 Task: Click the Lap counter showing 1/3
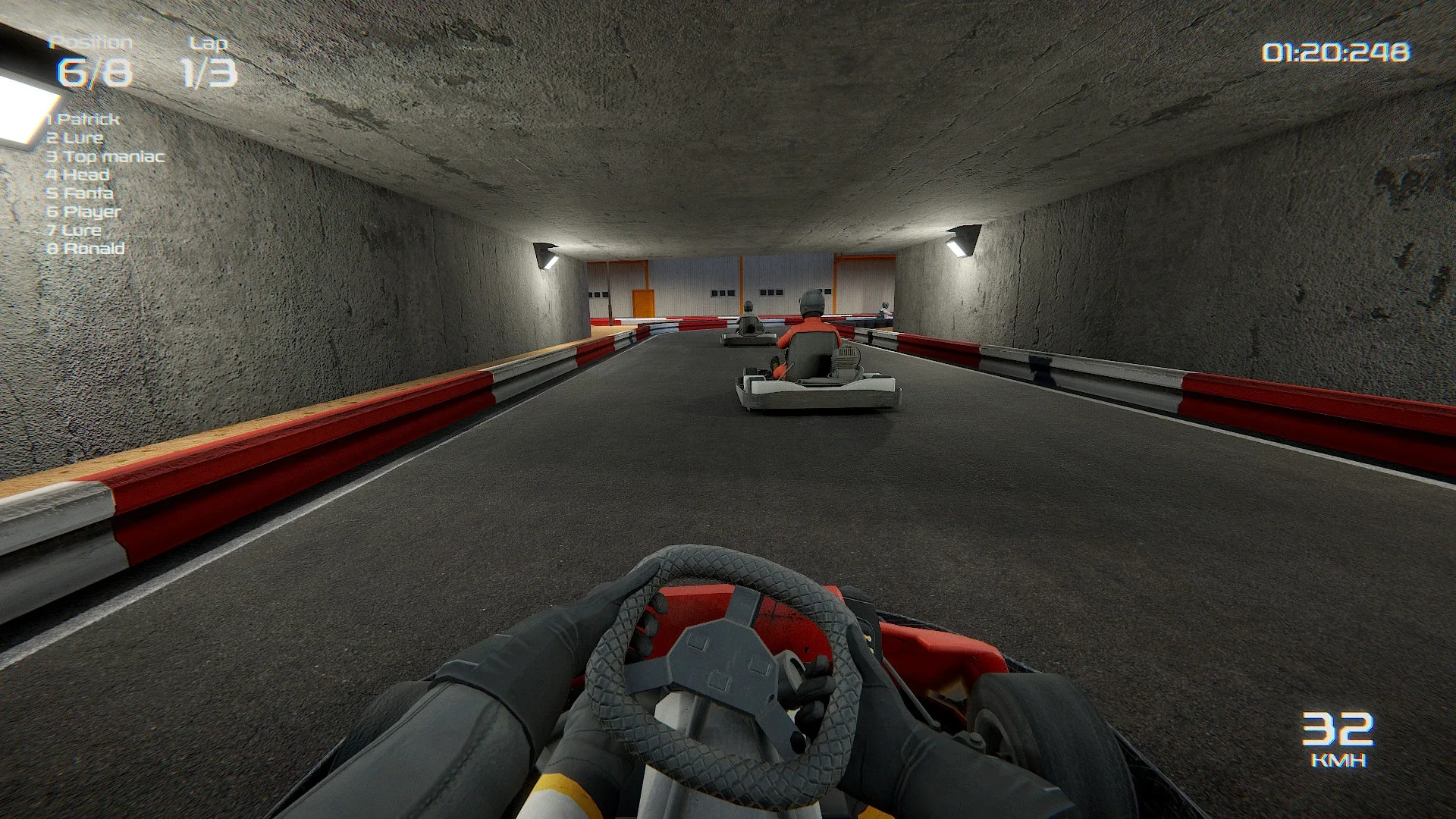[x=210, y=72]
